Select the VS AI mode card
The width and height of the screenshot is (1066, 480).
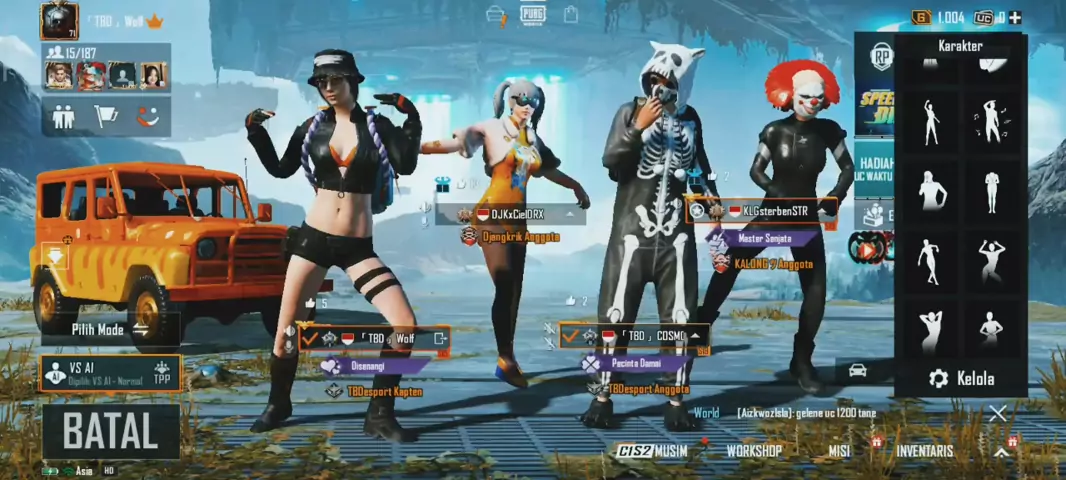tap(110, 373)
